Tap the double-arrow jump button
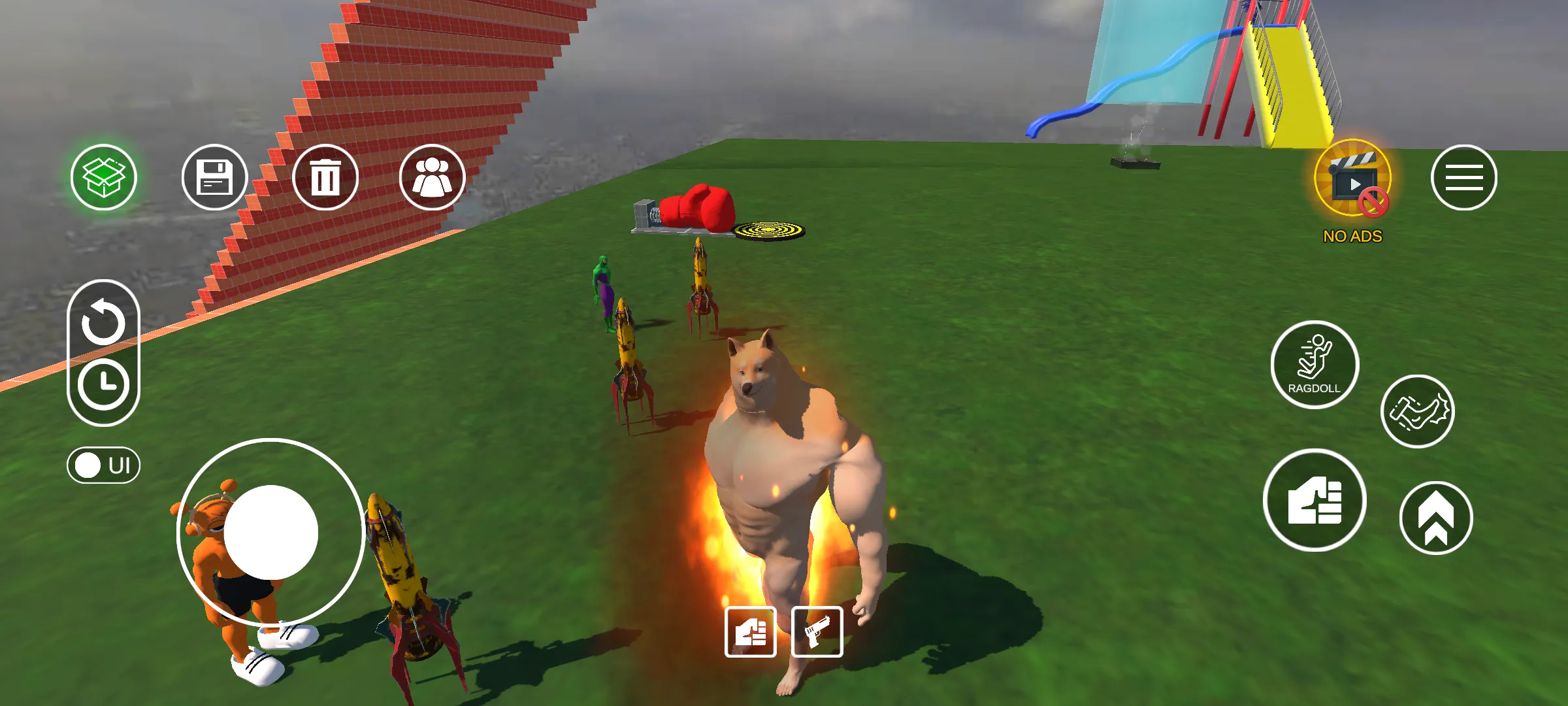The image size is (1568, 706). [x=1435, y=518]
